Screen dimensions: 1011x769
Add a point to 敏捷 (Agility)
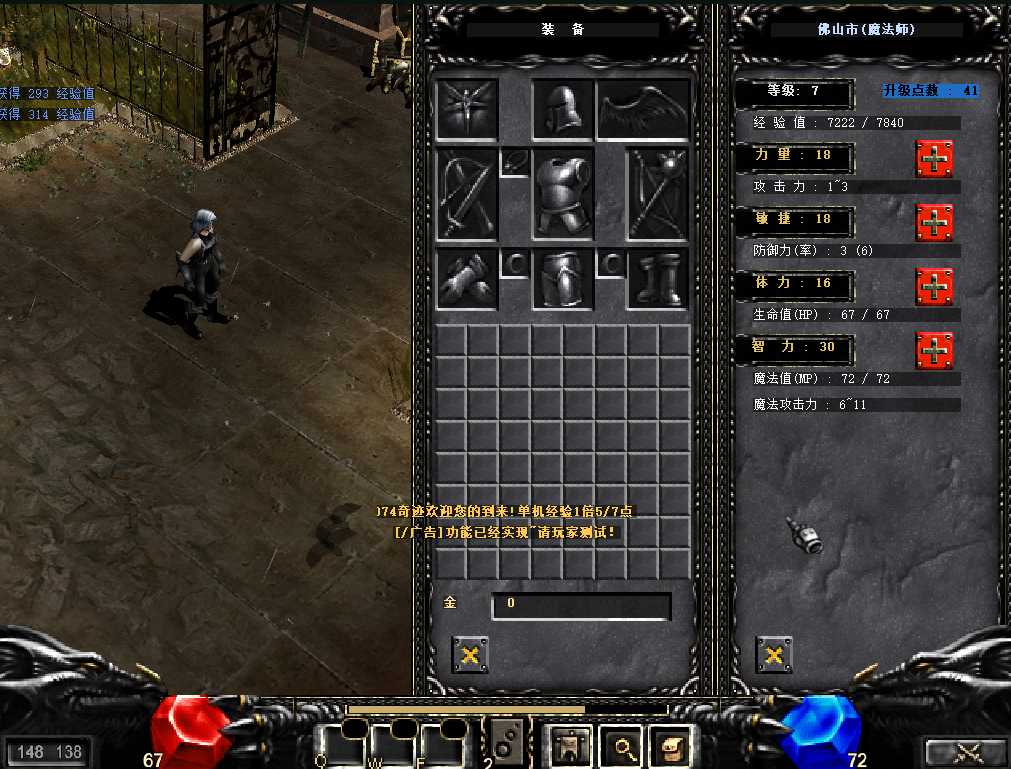(934, 222)
